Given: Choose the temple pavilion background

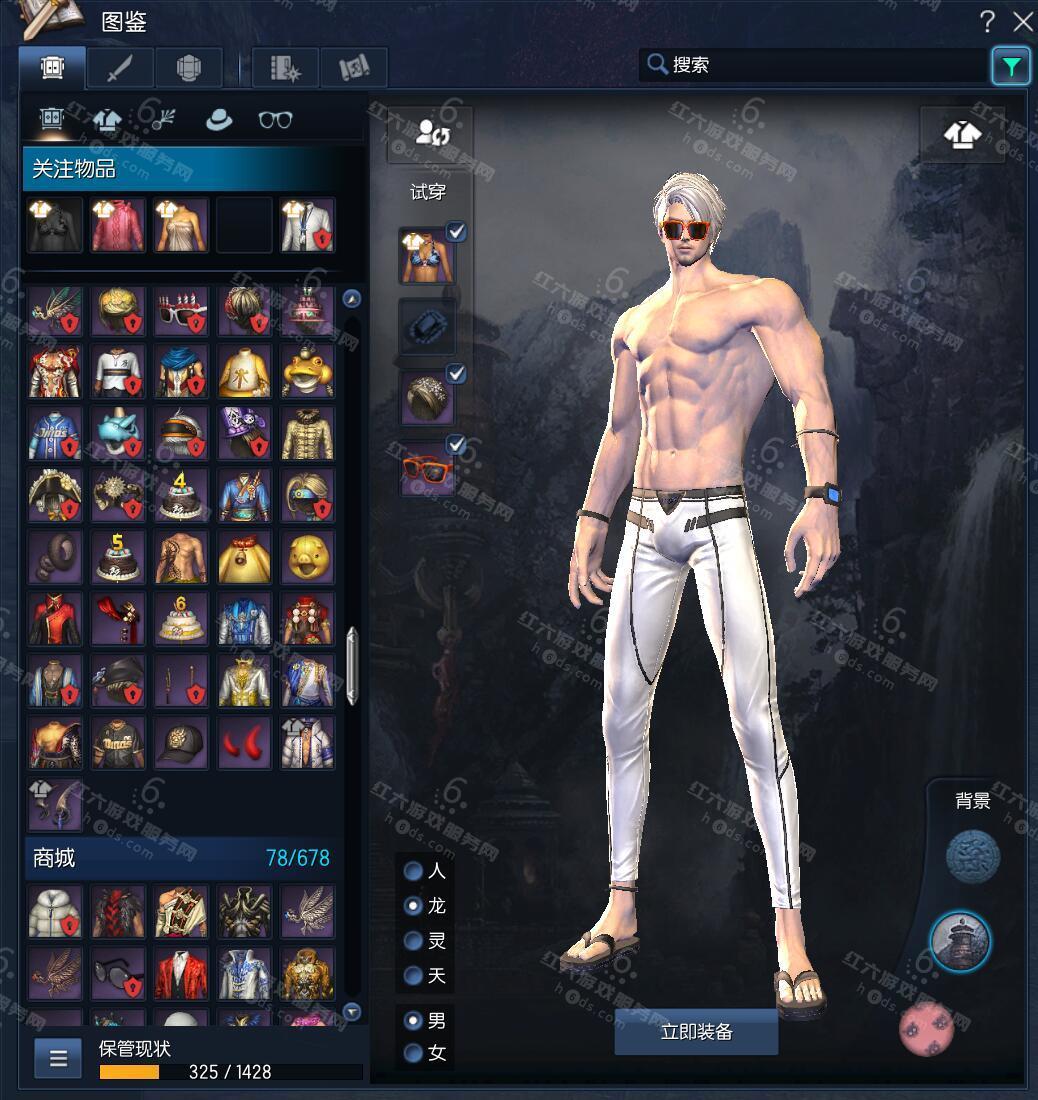Looking at the screenshot, I should (x=960, y=941).
